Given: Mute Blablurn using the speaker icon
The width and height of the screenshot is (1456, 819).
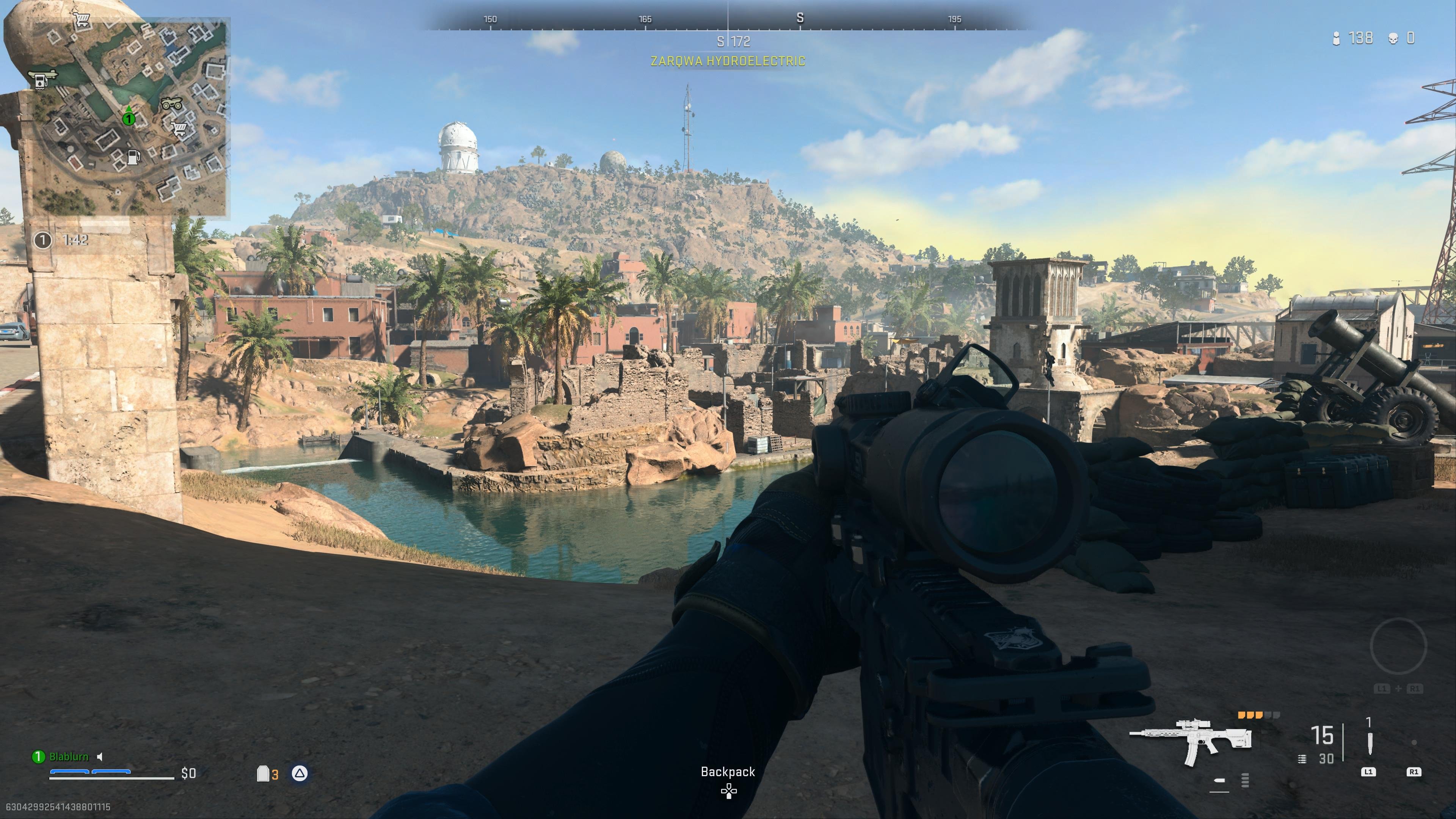Looking at the screenshot, I should tap(100, 756).
